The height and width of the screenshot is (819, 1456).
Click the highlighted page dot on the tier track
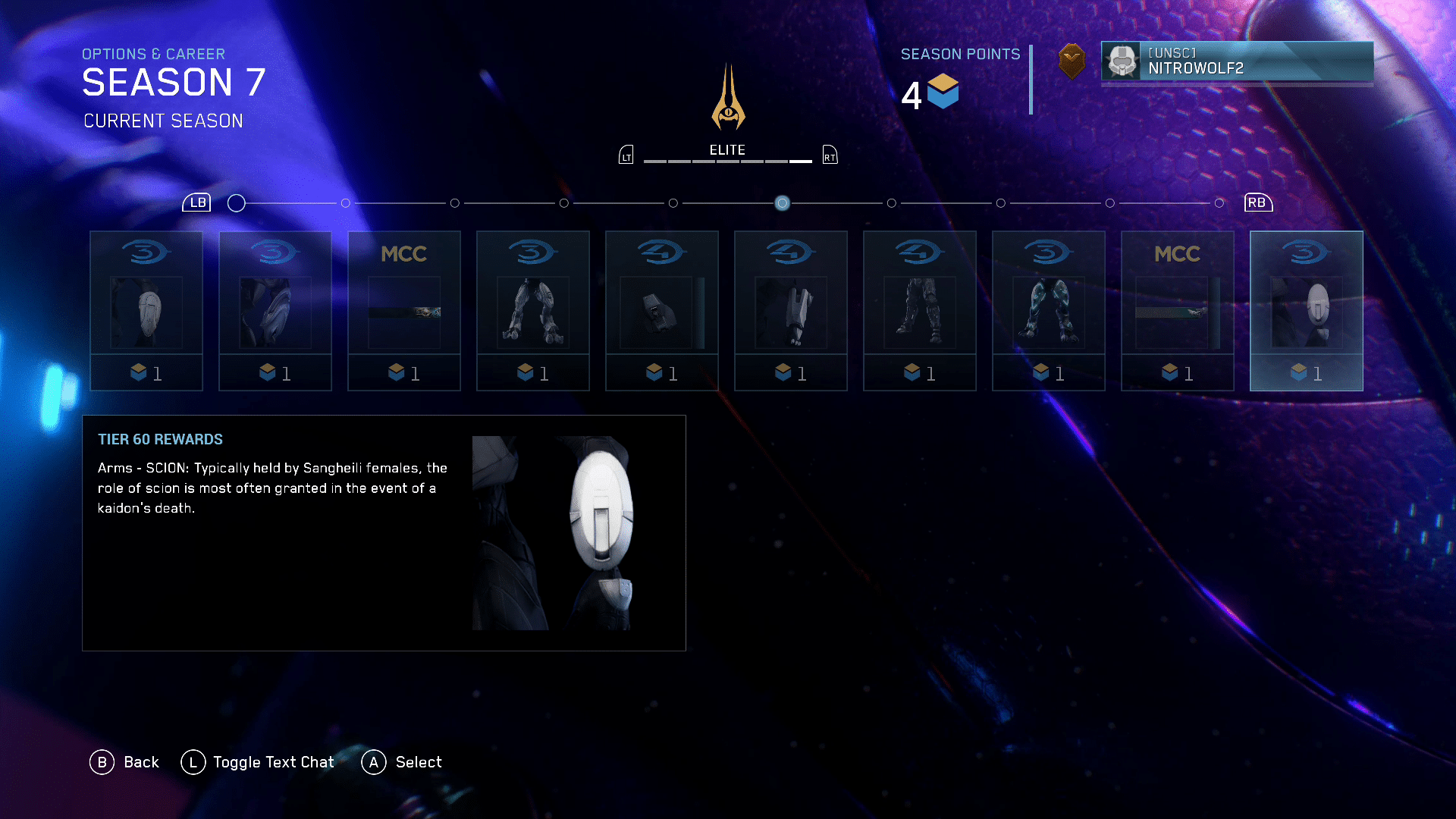[x=782, y=203]
